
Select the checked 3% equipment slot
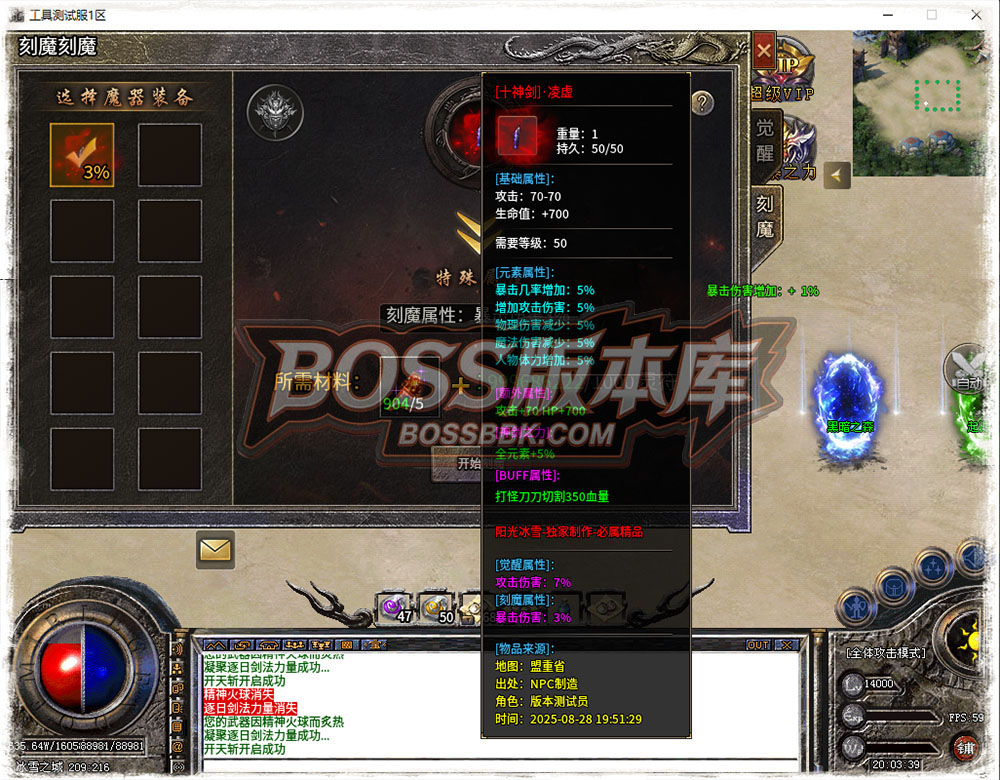click(x=82, y=155)
